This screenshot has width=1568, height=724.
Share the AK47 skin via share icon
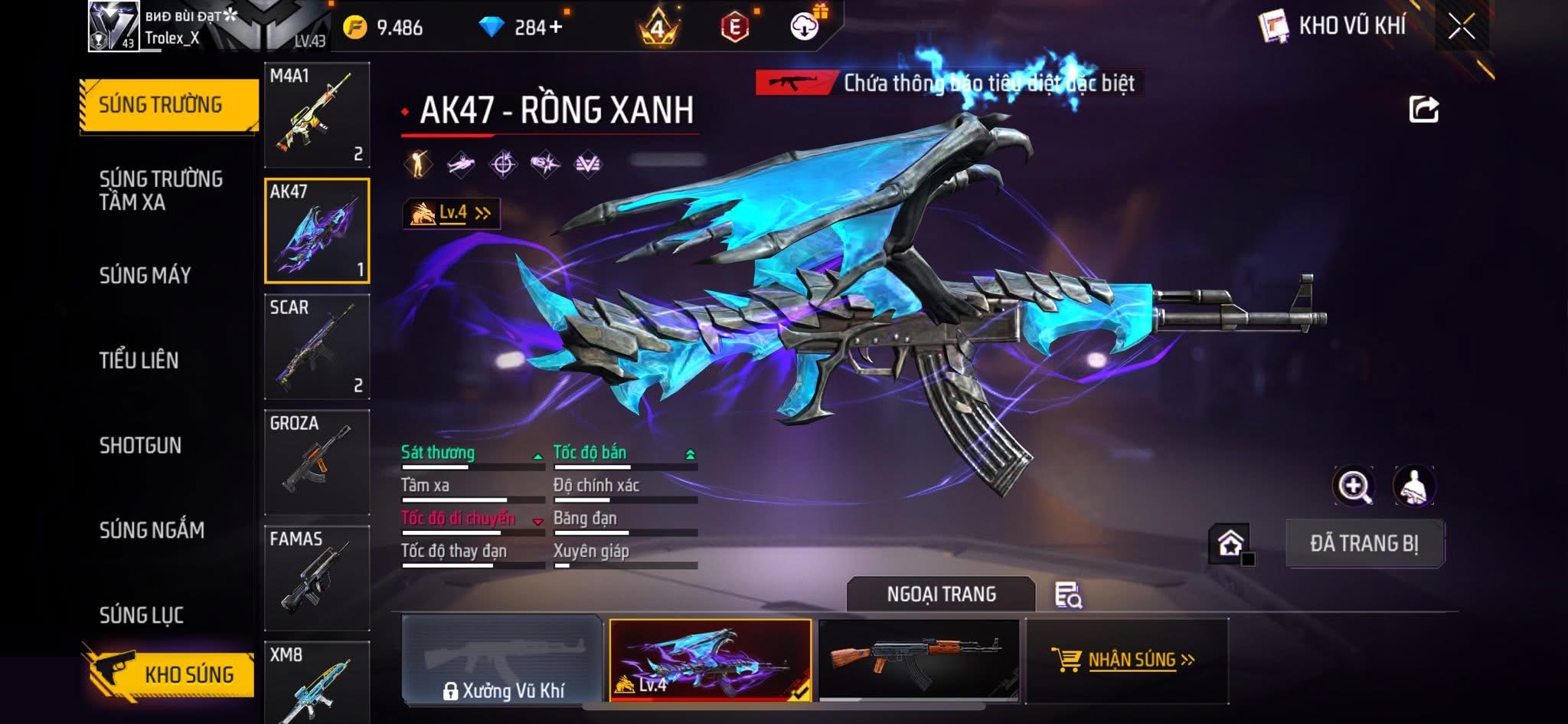coord(1423,110)
